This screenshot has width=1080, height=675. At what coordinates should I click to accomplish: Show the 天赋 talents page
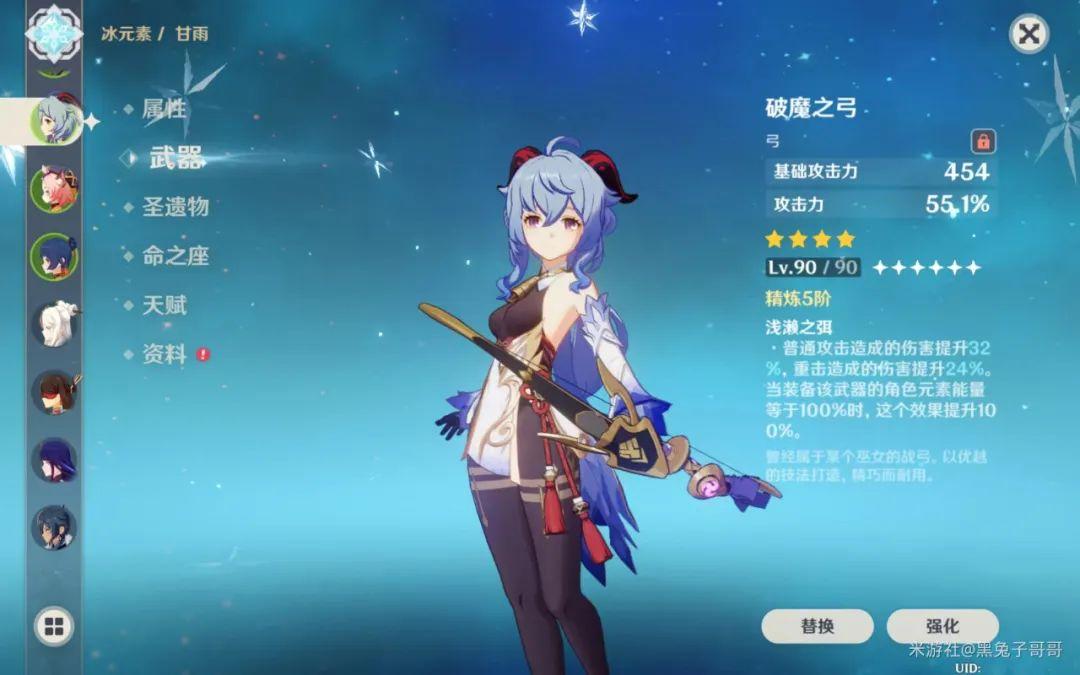click(164, 305)
